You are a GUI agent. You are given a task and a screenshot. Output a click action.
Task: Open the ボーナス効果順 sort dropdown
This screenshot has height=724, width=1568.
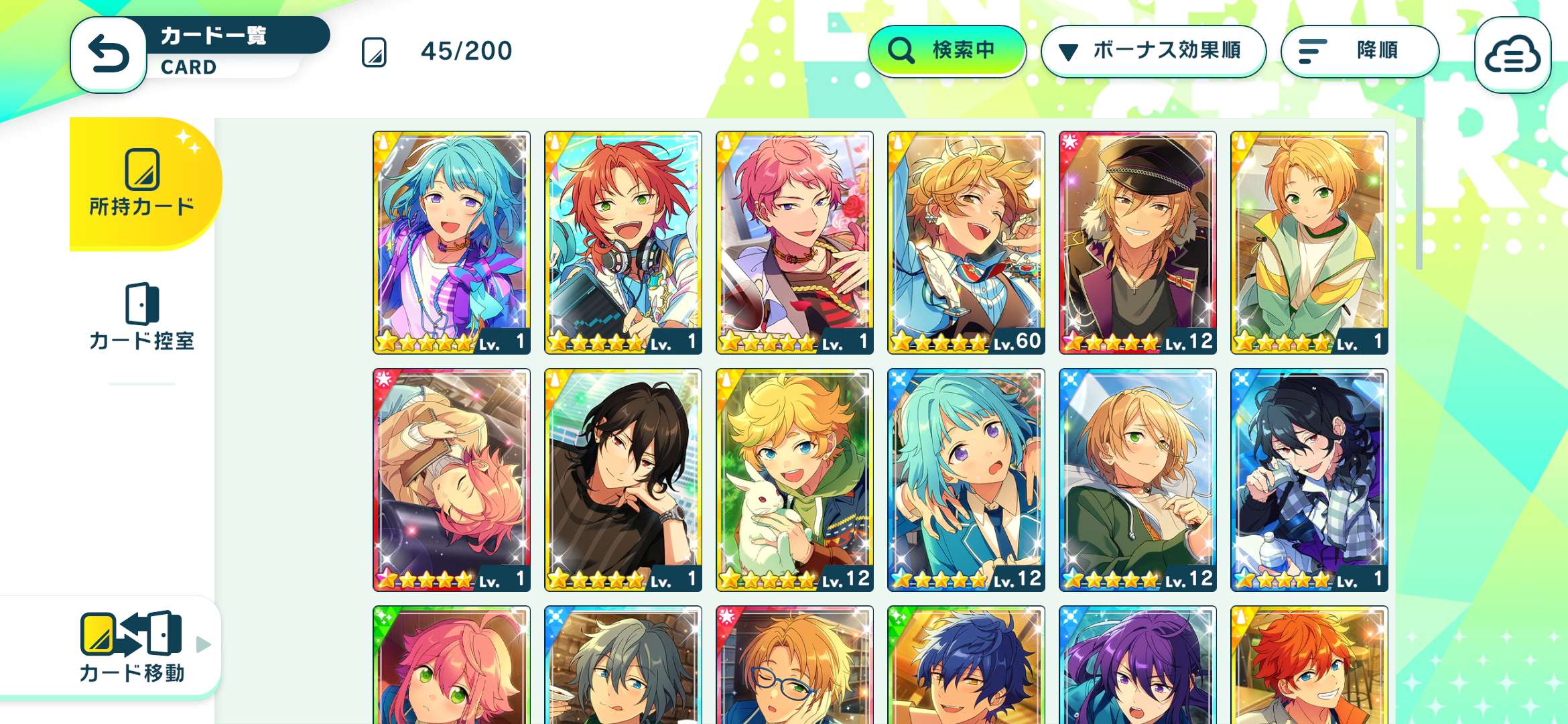1153,51
